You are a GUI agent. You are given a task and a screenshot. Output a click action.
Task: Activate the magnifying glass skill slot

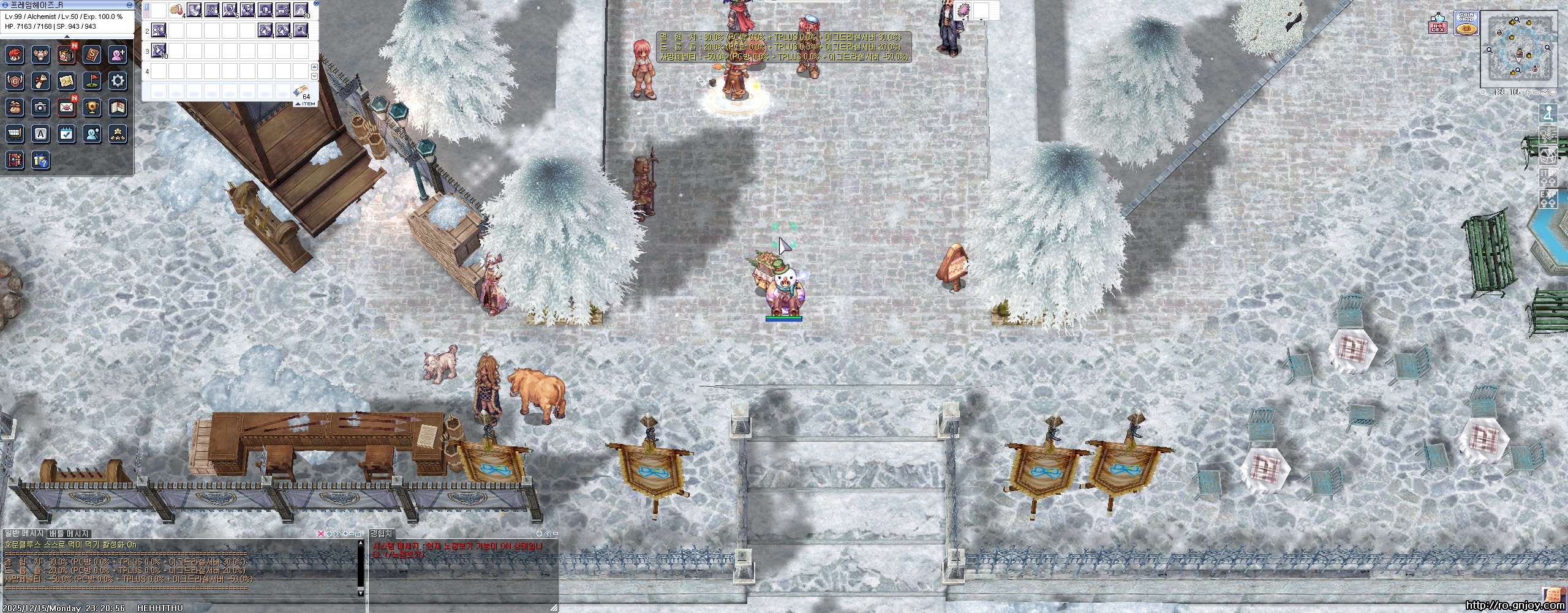pyautogui.click(x=301, y=29)
